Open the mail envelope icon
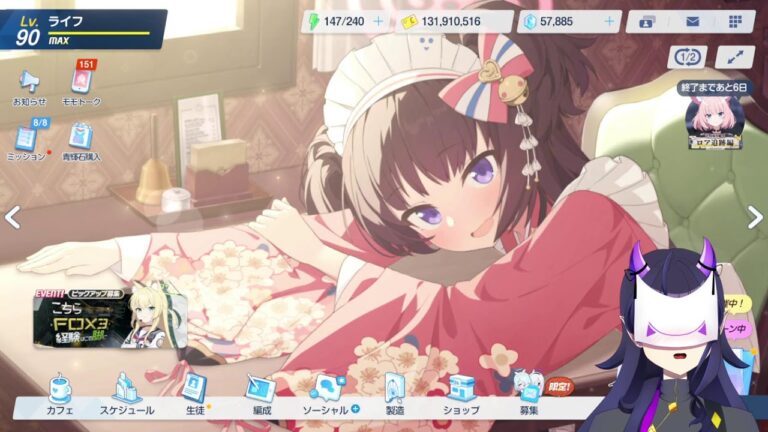Screen dimensions: 768x432 [x=691, y=21]
